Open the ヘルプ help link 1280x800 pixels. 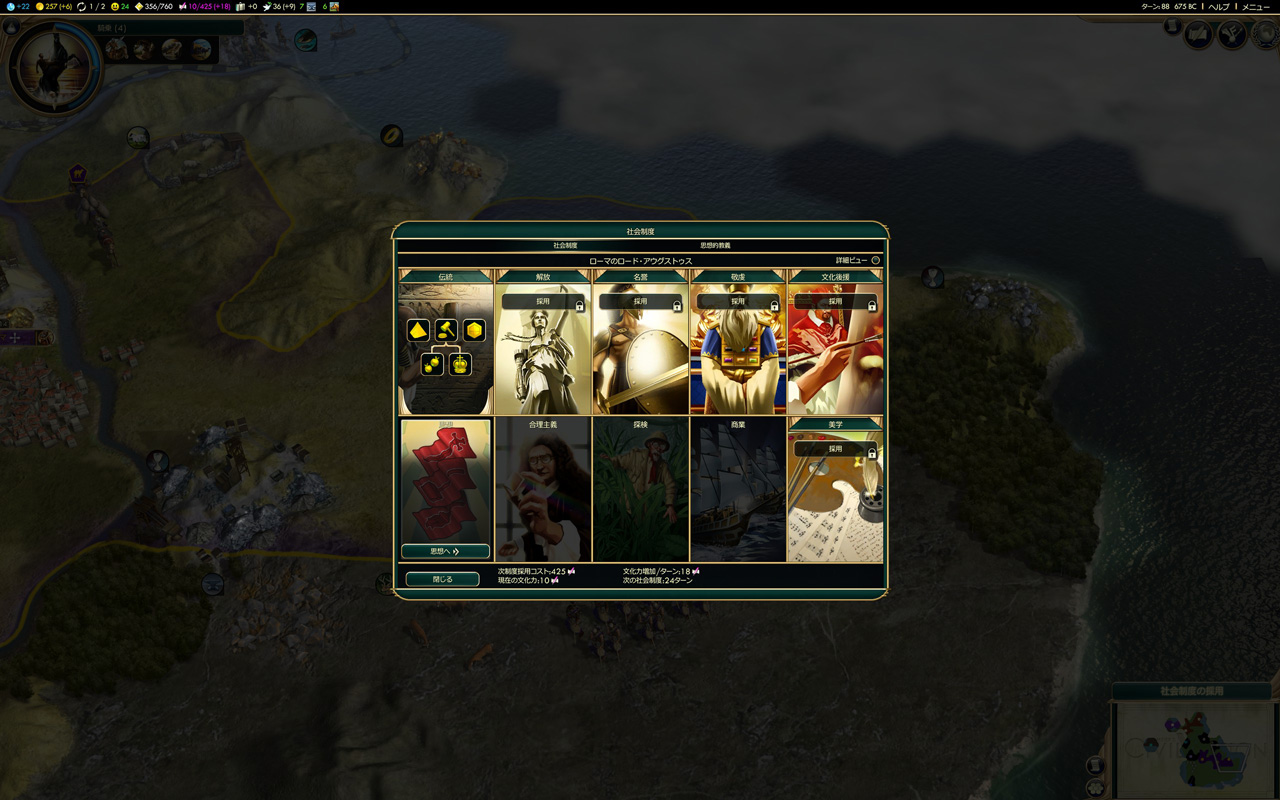pos(1219,7)
